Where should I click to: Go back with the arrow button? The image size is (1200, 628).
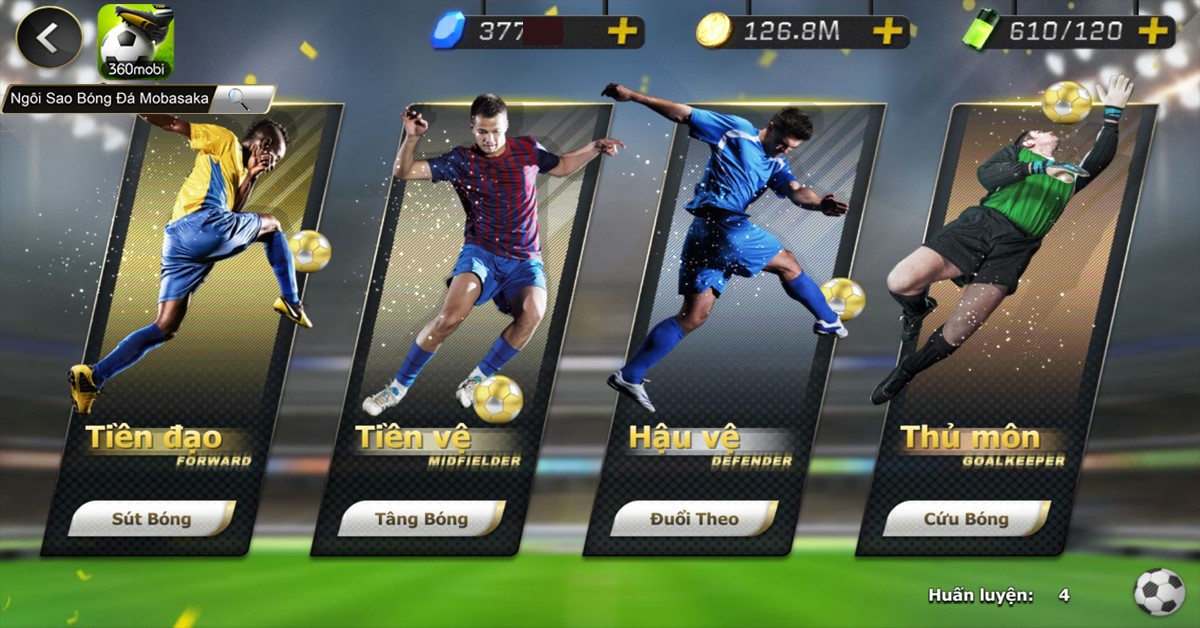48,37
